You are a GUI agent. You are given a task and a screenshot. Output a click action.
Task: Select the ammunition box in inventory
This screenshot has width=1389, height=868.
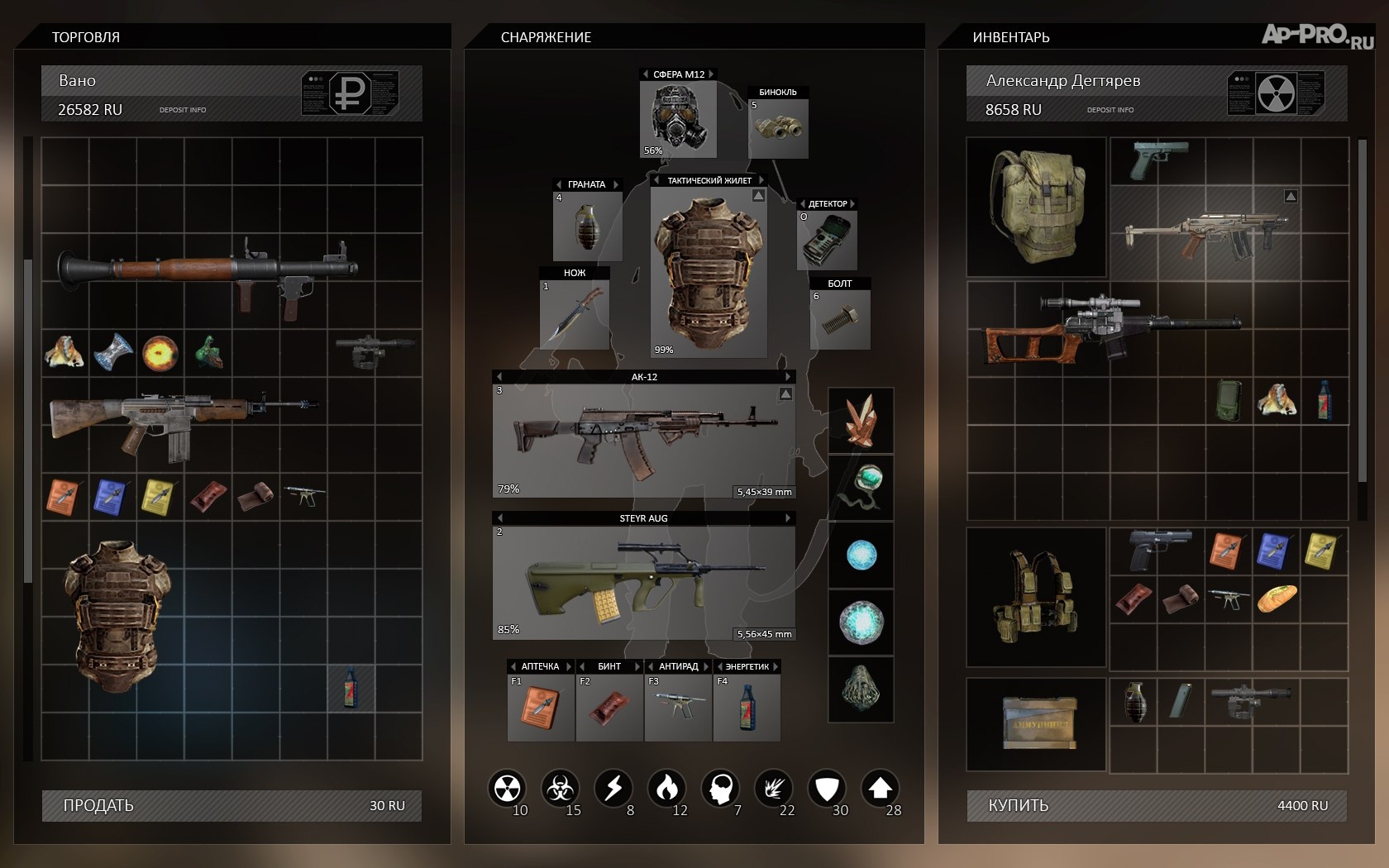point(1038,723)
